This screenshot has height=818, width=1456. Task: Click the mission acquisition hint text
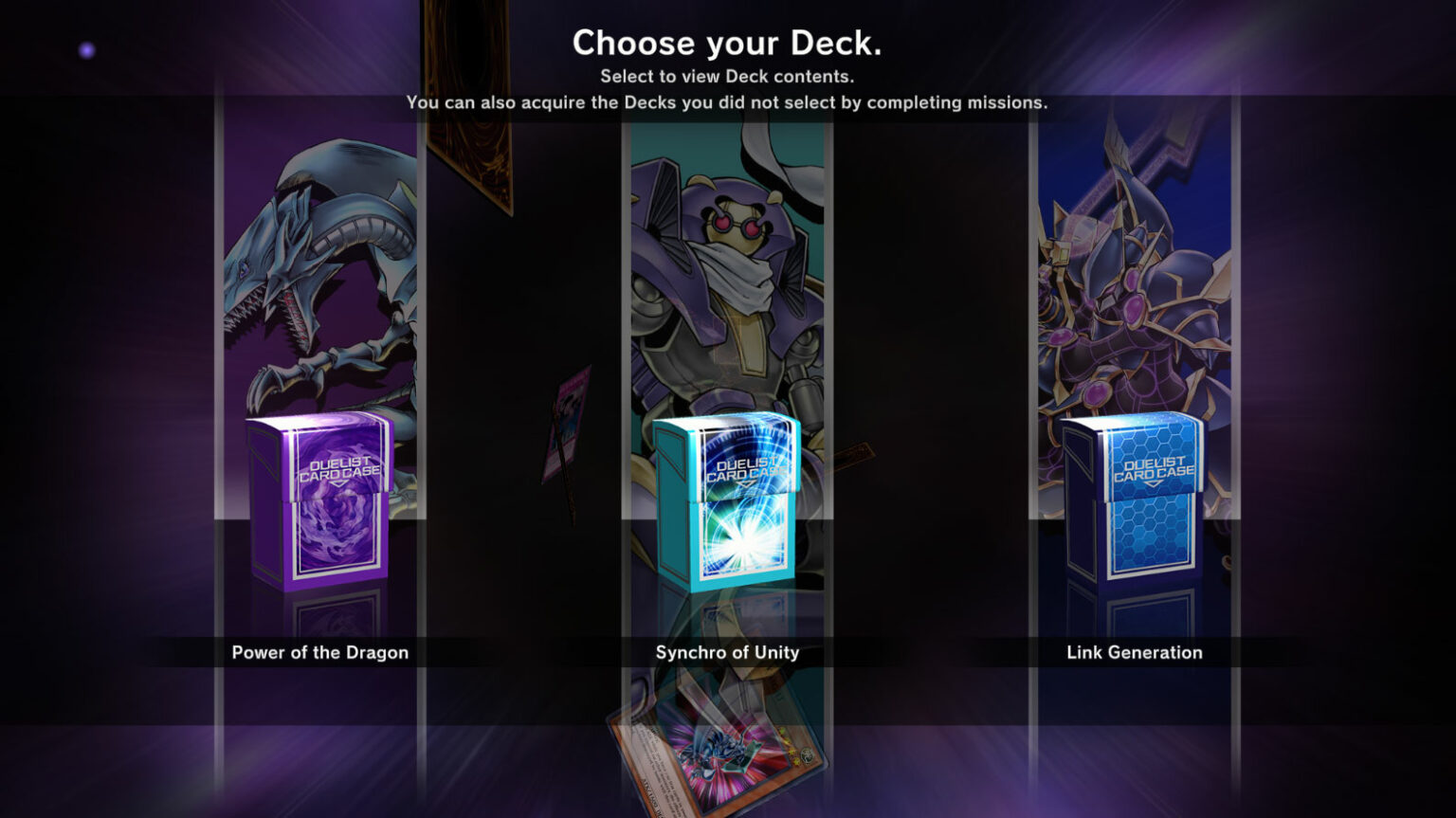click(728, 102)
